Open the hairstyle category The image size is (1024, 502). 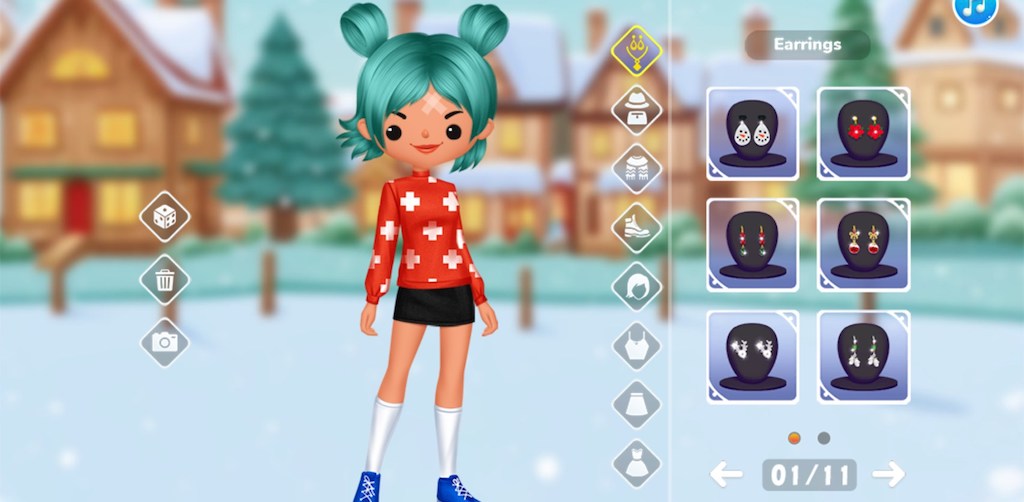pos(637,287)
